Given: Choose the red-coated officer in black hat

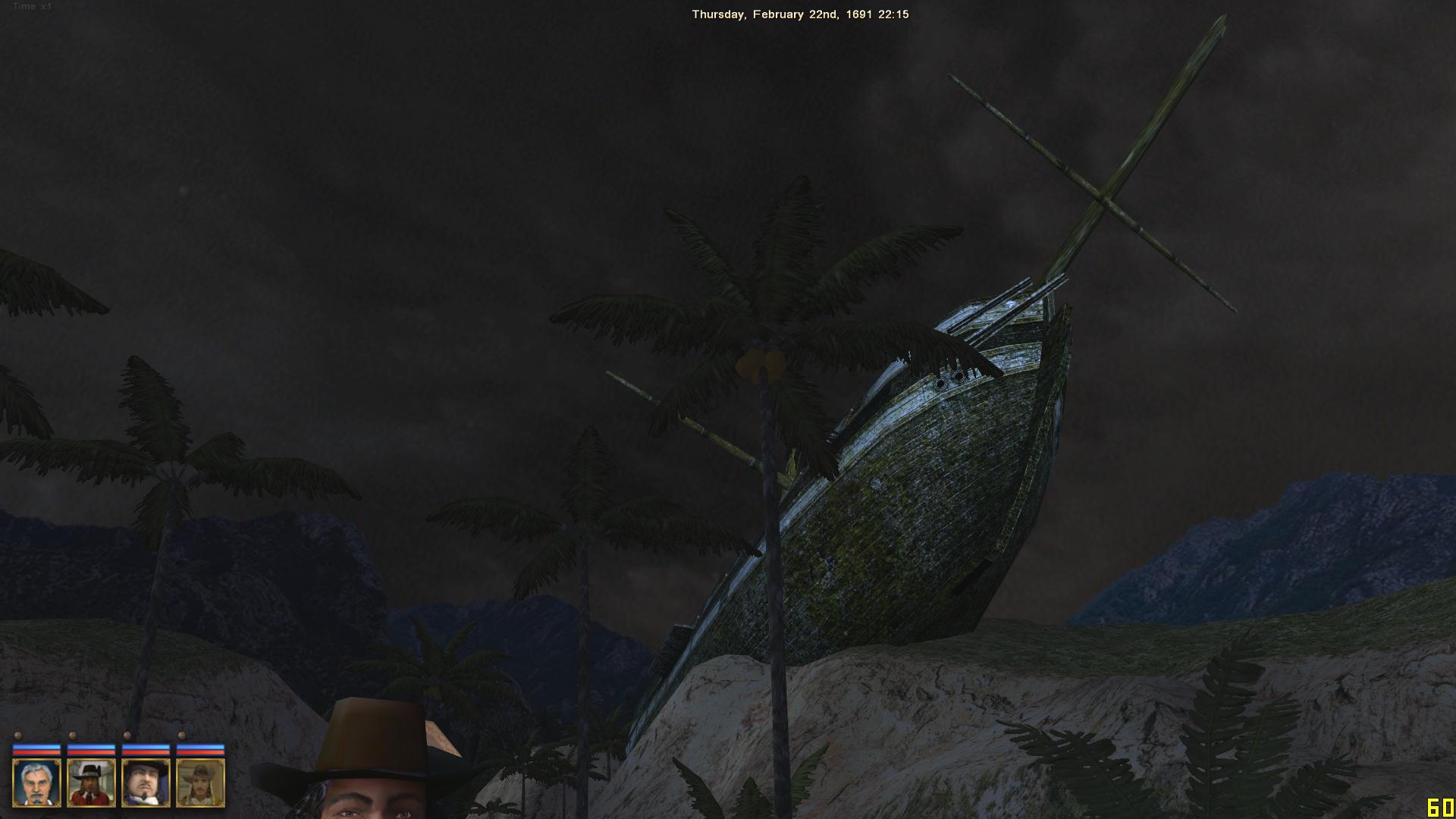Looking at the screenshot, I should coord(91,783).
